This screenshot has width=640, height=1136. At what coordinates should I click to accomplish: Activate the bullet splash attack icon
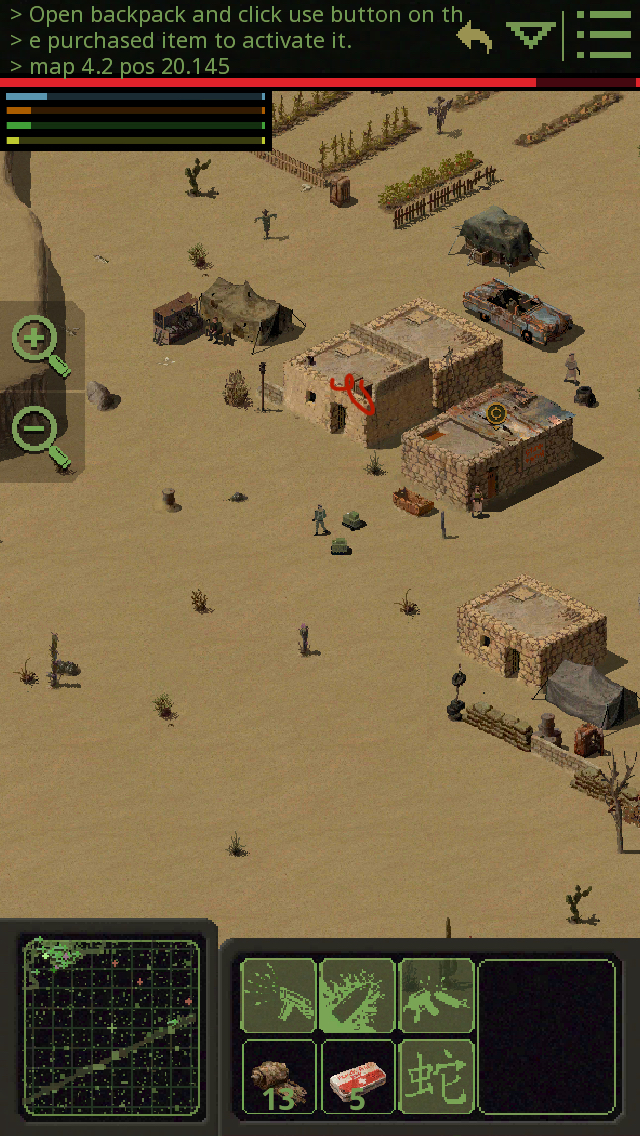[357, 996]
